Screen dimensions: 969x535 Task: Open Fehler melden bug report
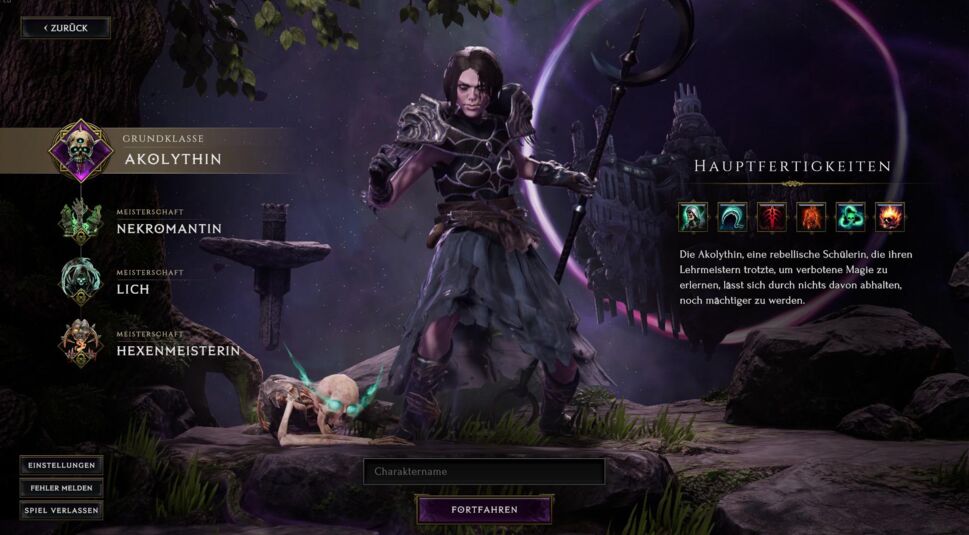pos(61,488)
